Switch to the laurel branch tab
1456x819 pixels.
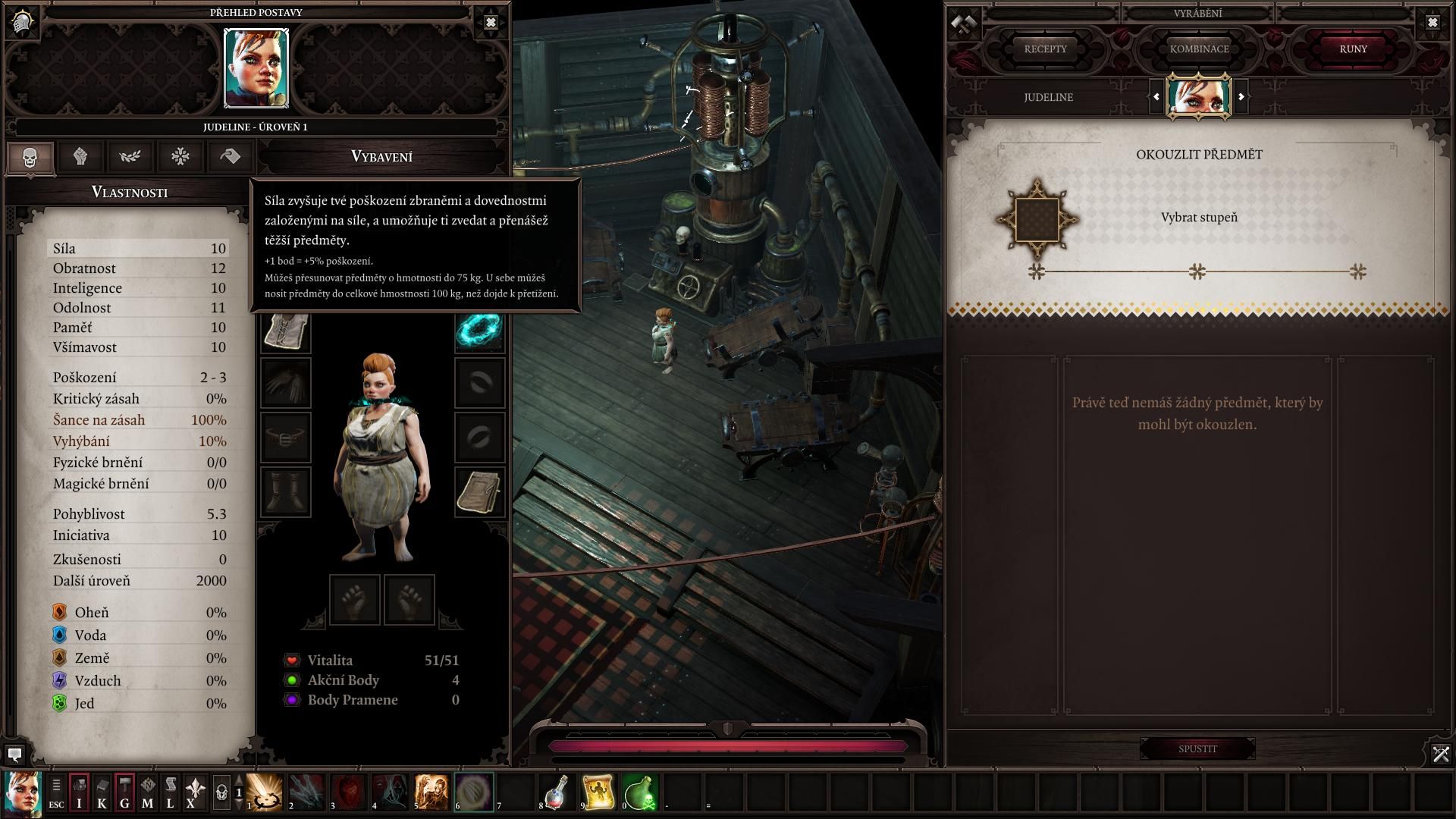pyautogui.click(x=130, y=156)
